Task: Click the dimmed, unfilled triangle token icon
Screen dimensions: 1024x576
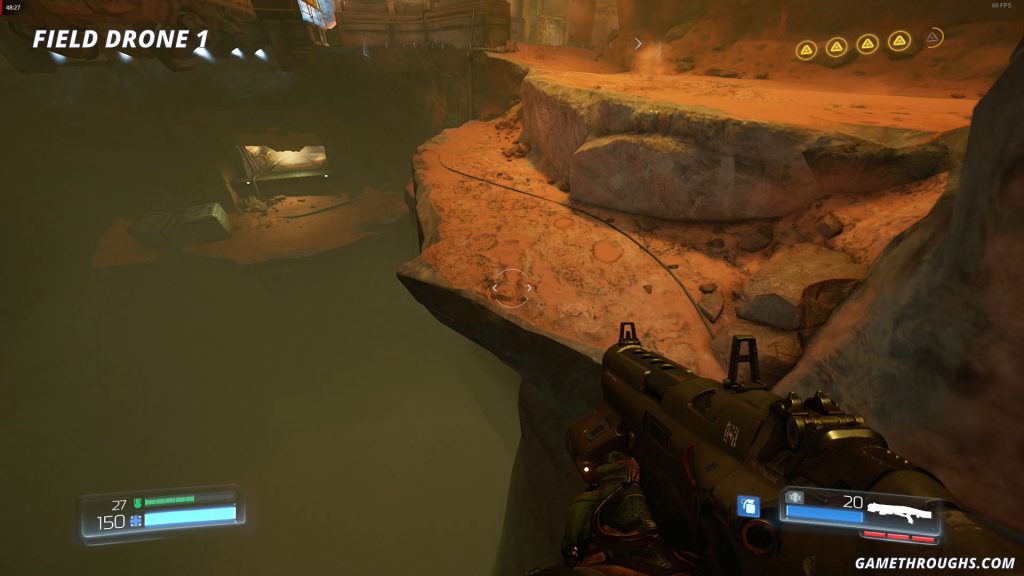Action: click(x=932, y=38)
